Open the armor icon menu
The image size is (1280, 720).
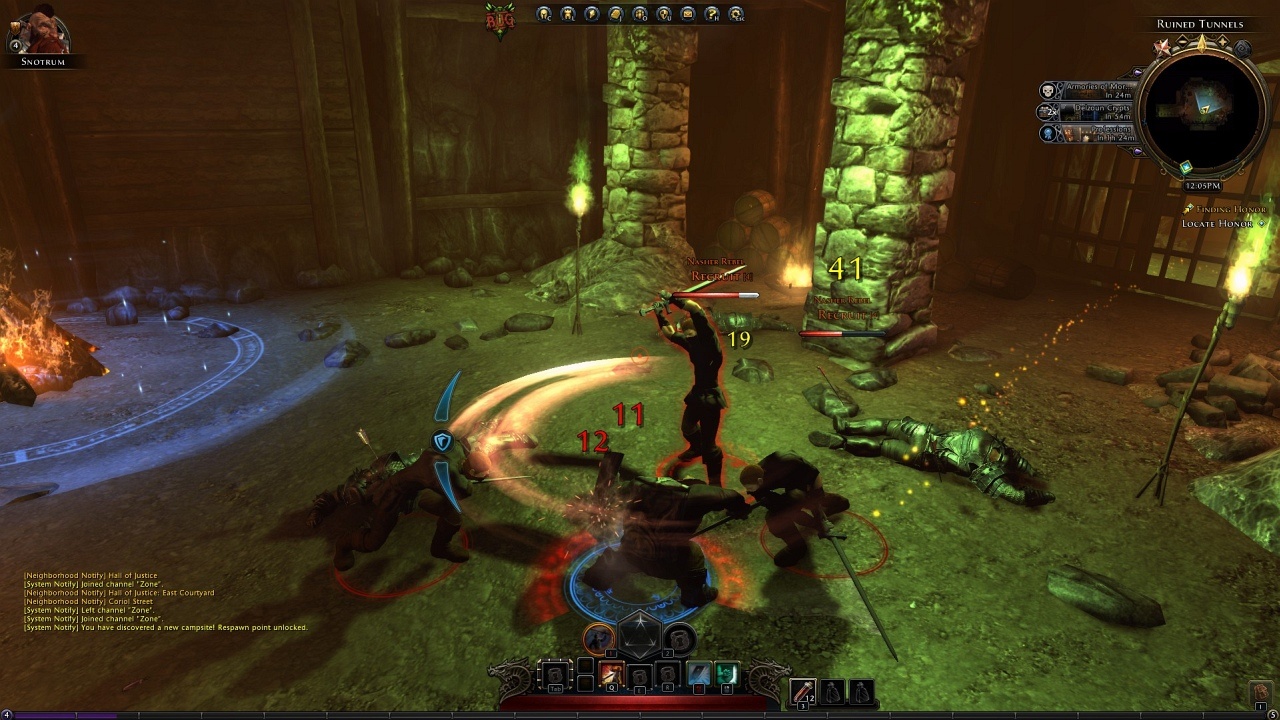click(x=568, y=14)
